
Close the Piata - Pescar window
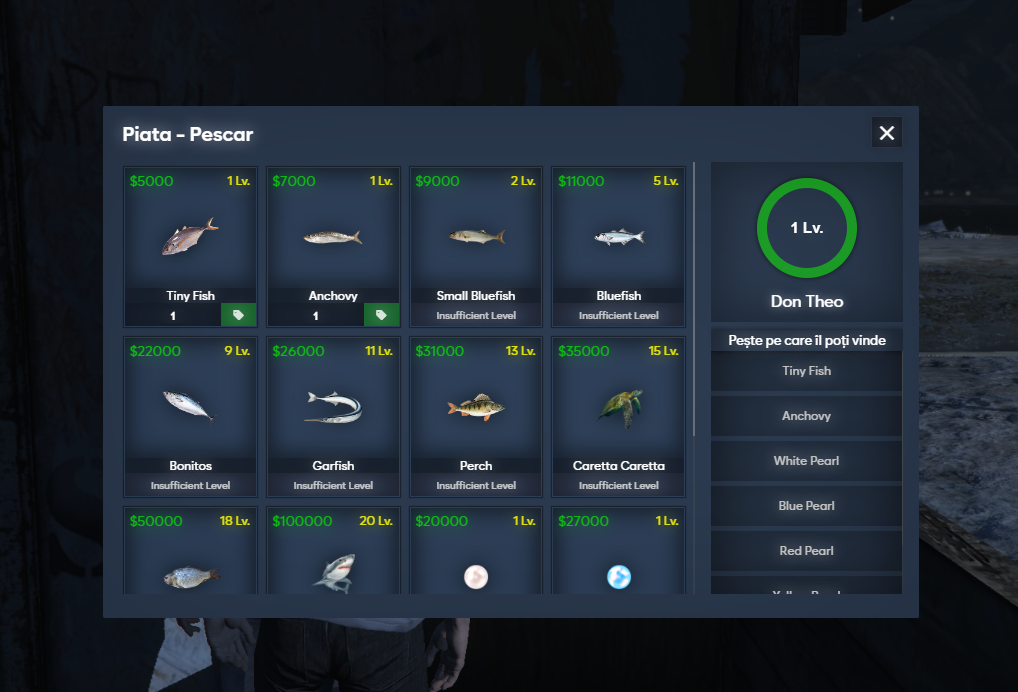point(886,133)
